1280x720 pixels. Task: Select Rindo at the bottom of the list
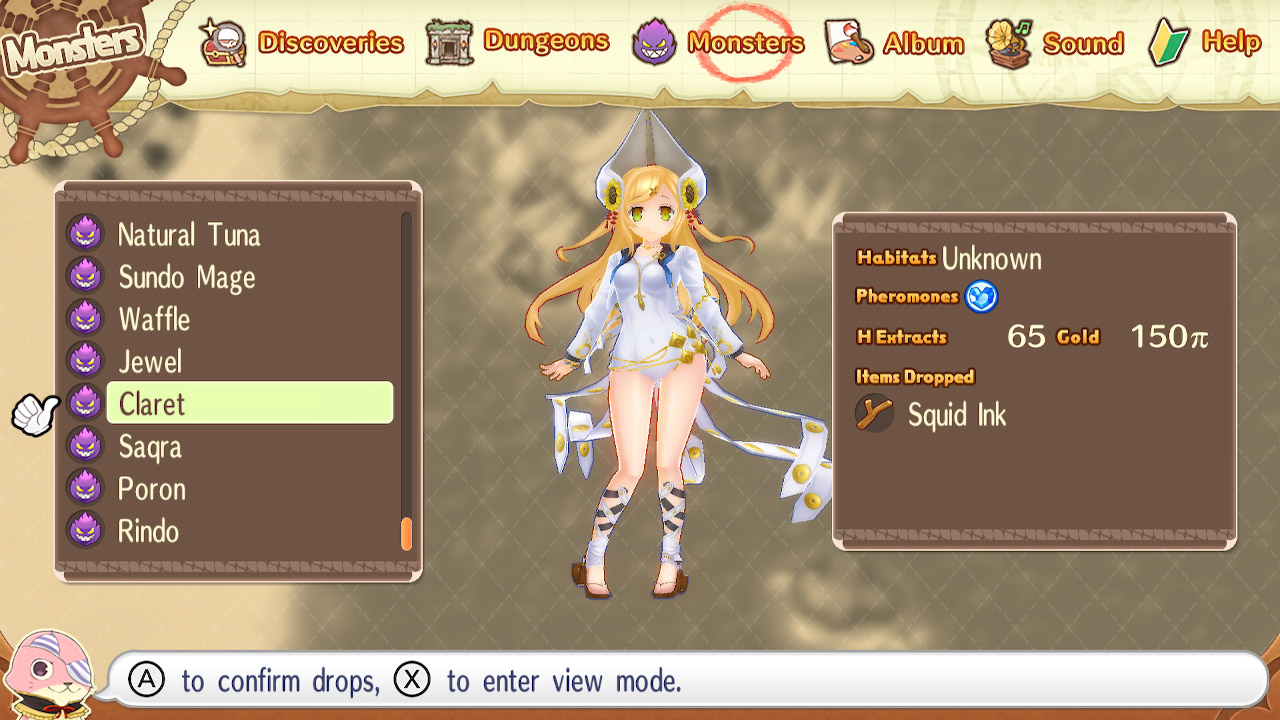pyautogui.click(x=148, y=530)
